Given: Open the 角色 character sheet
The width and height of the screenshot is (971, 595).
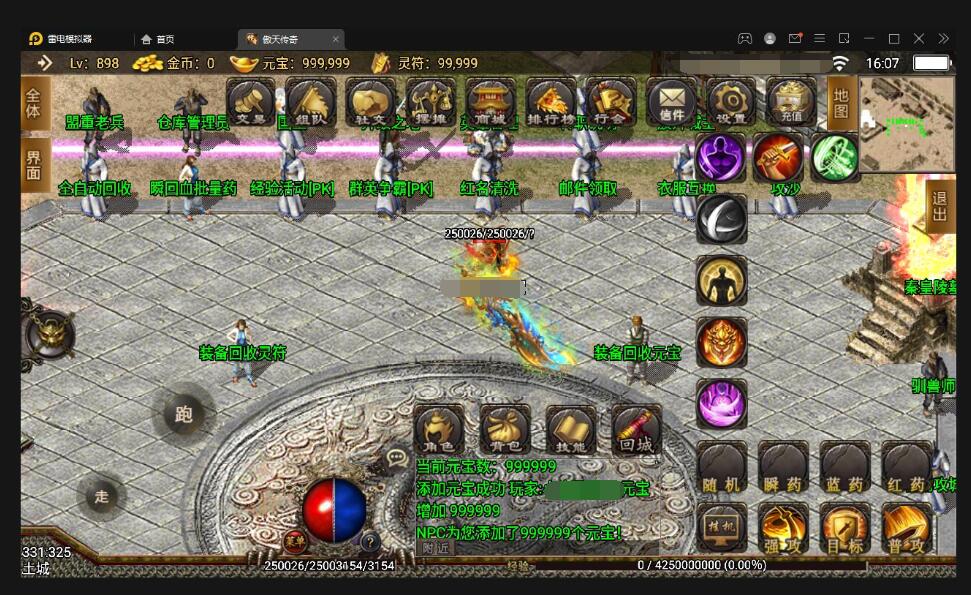Looking at the screenshot, I should click(439, 429).
